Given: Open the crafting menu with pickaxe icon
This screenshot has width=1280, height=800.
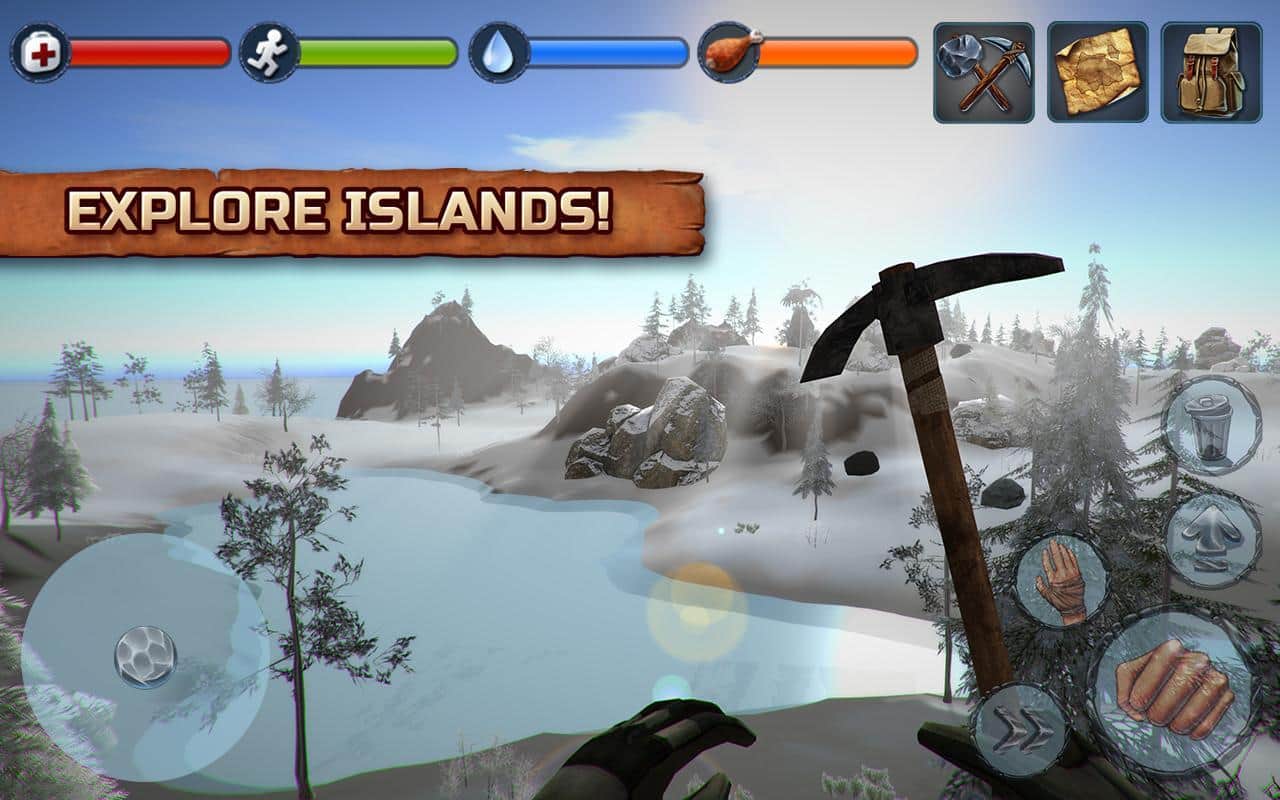Looking at the screenshot, I should [x=984, y=73].
